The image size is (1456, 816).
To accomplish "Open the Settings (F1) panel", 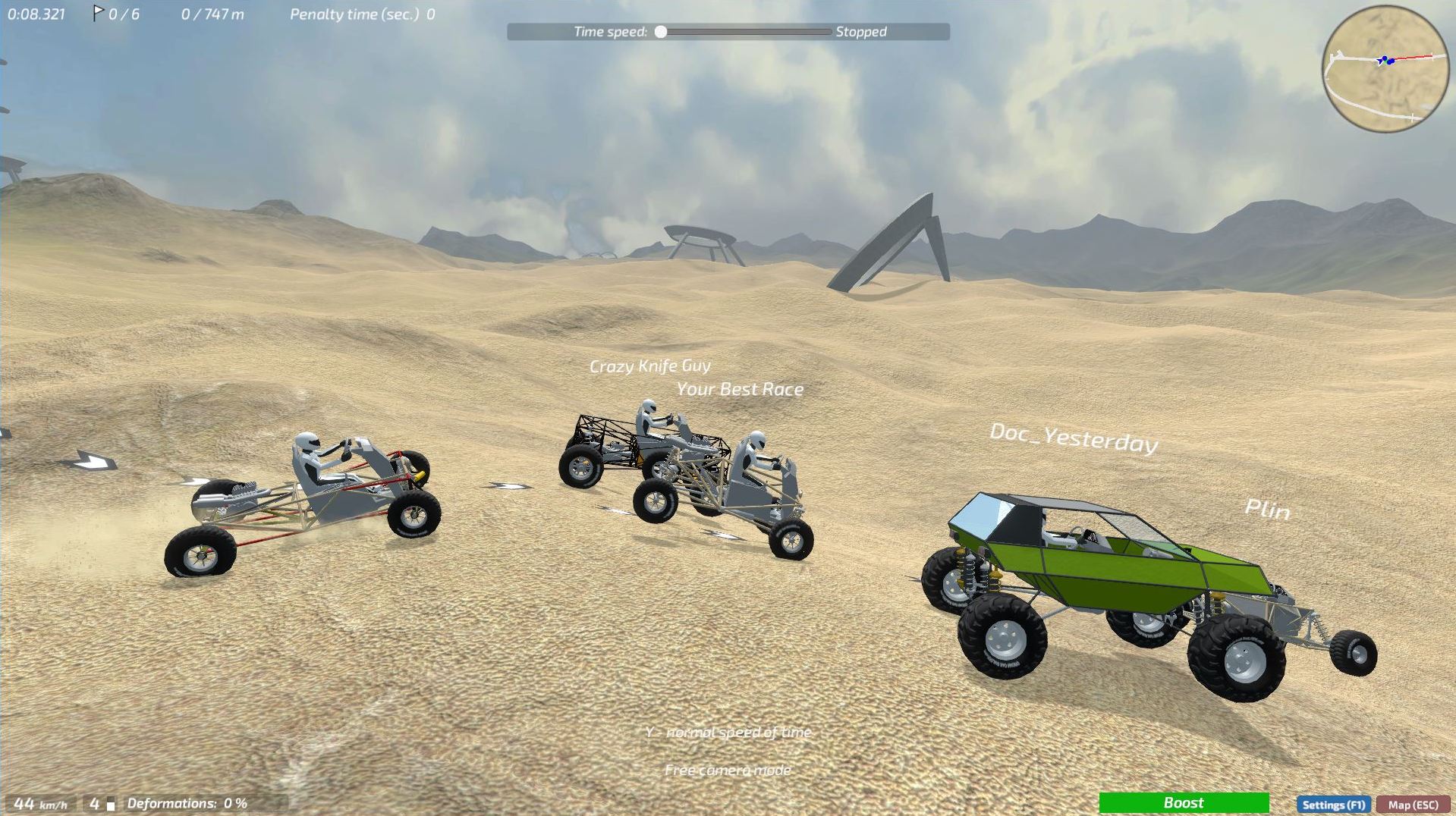I will tap(1334, 805).
